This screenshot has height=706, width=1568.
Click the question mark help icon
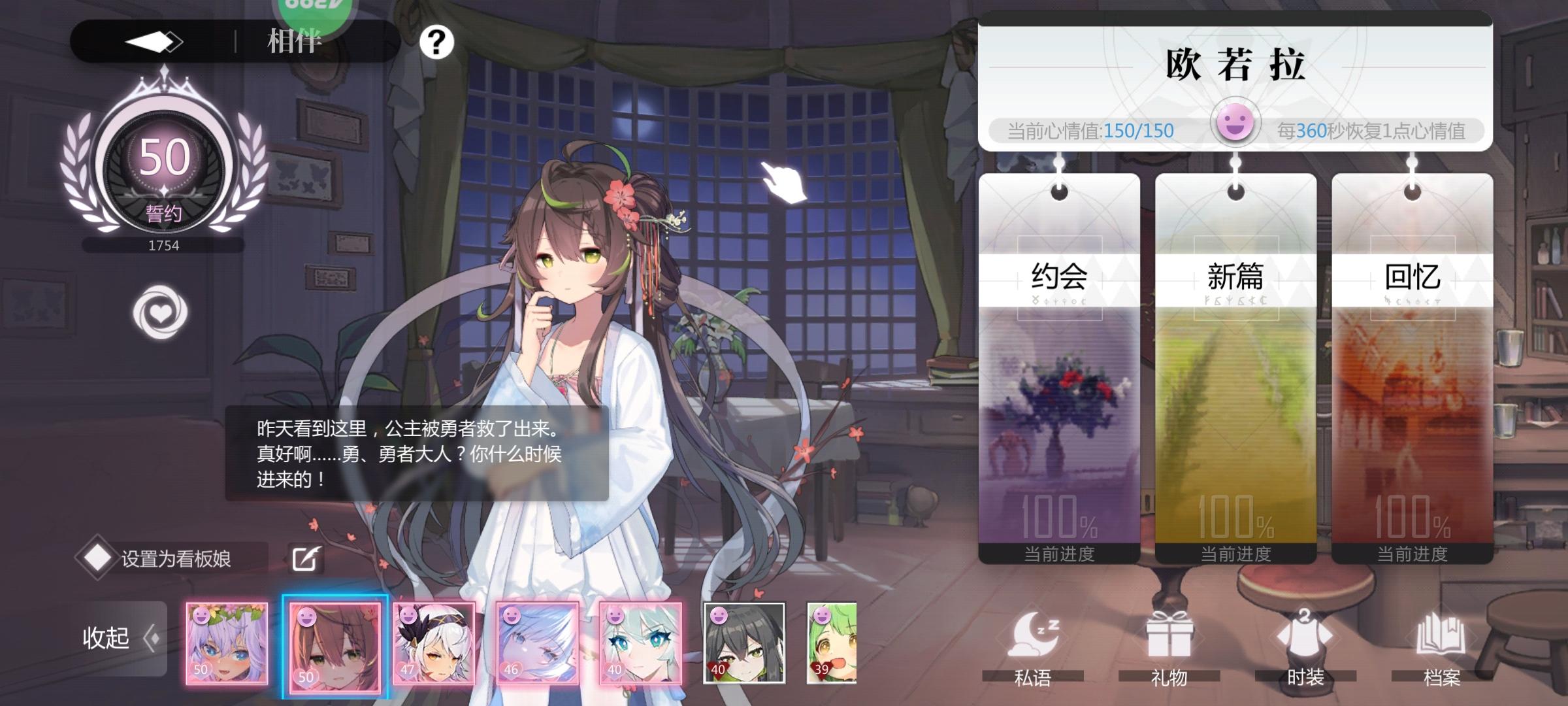tap(436, 42)
